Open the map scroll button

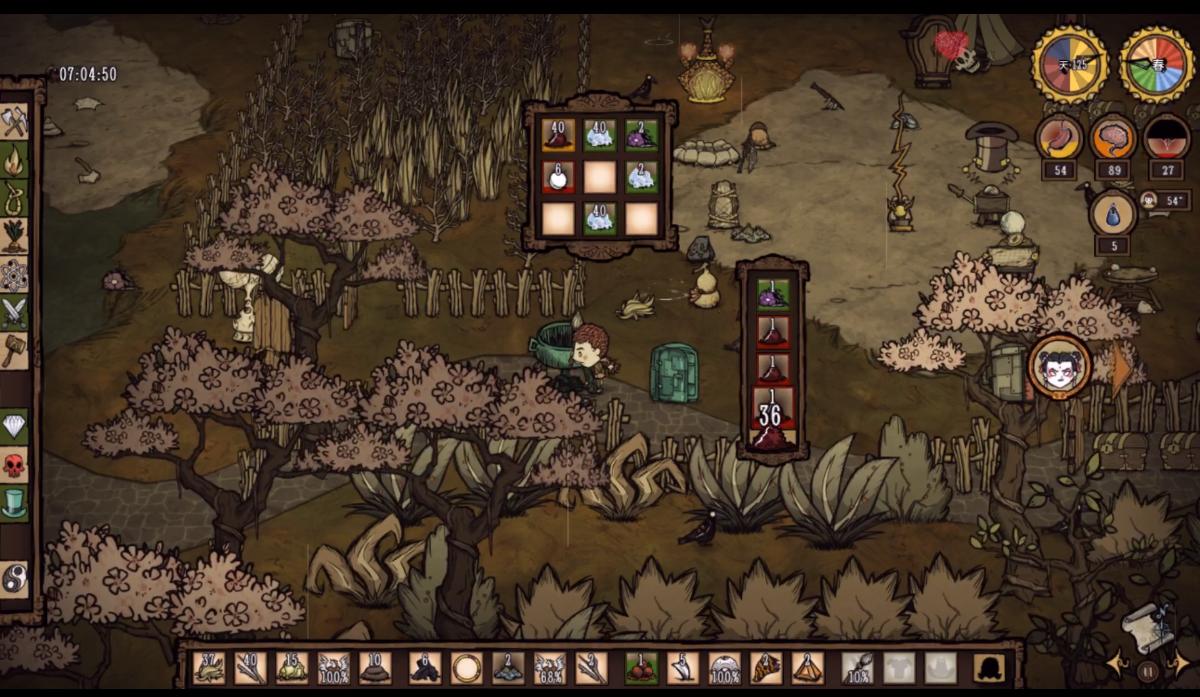point(1144,627)
